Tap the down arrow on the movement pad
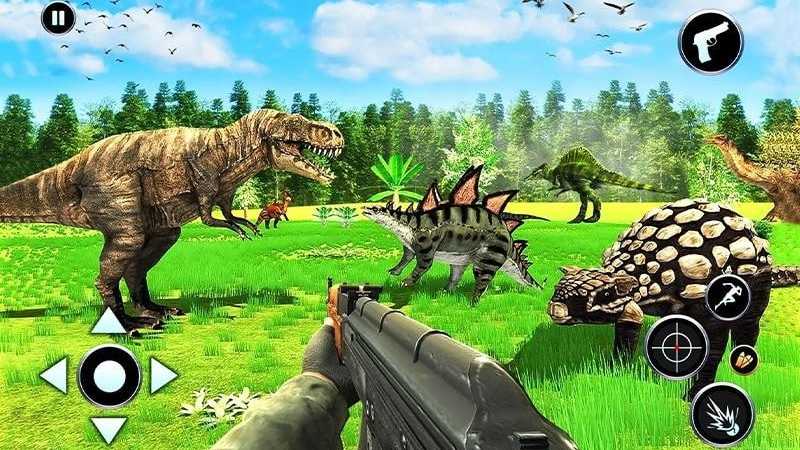Screen dimensions: 800x450 point(109,429)
